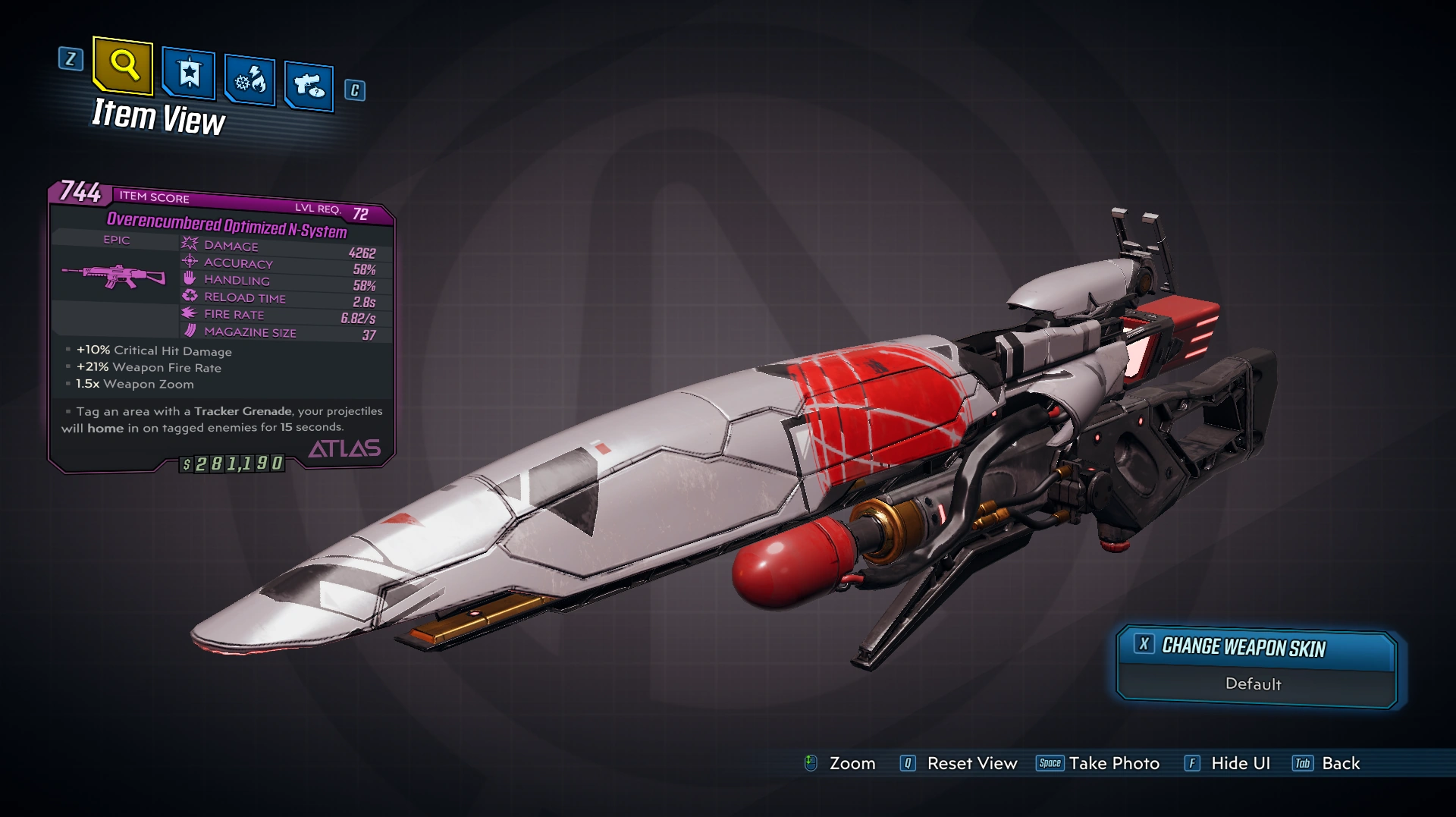Toggle the Hide UI option
Image resolution: width=1456 pixels, height=817 pixels.
[1227, 763]
